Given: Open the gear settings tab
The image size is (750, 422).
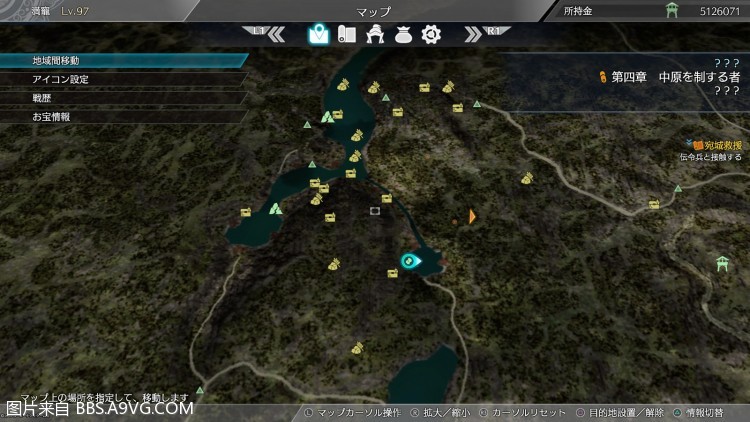Looking at the screenshot, I should [x=431, y=34].
